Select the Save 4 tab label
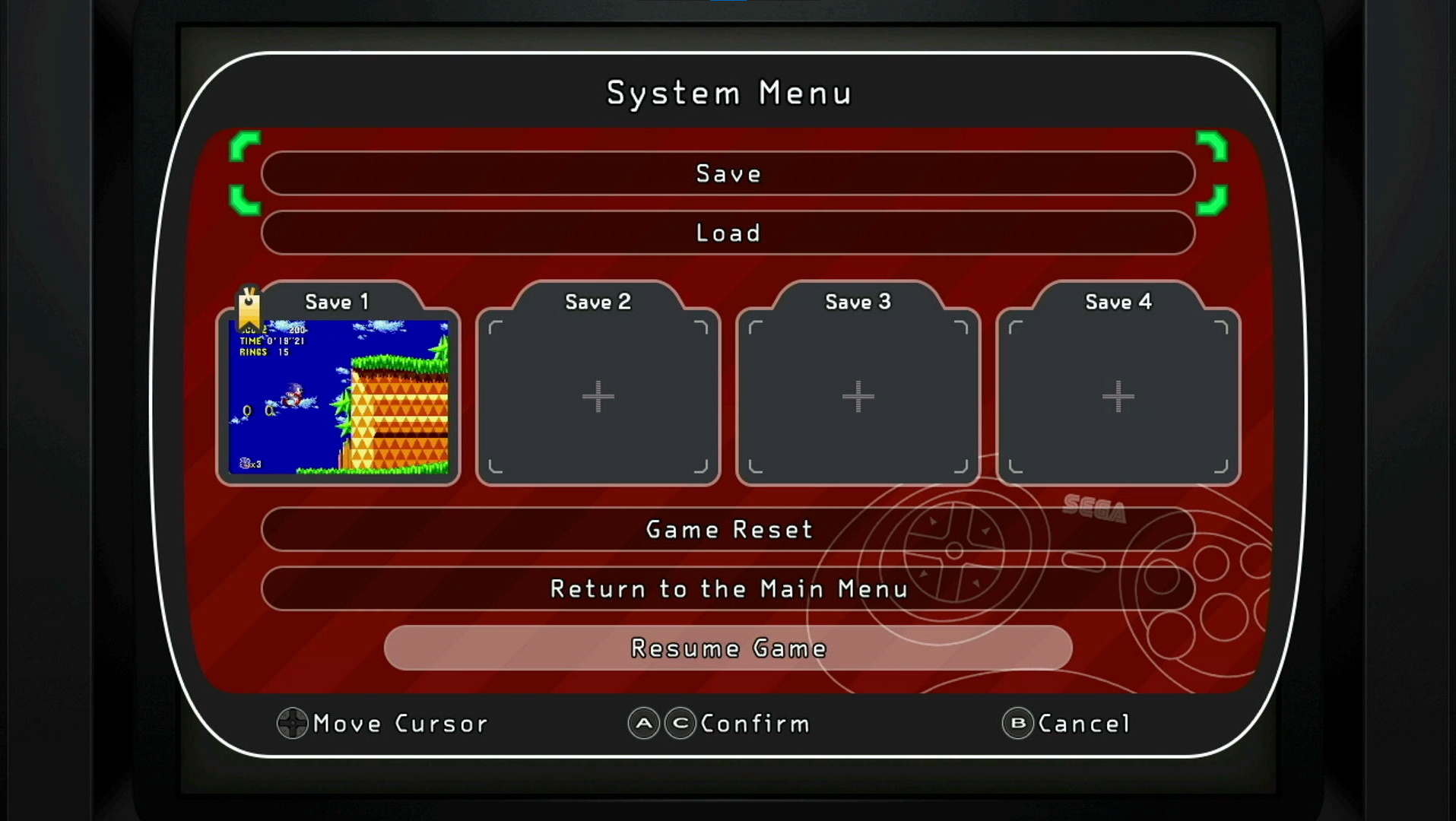This screenshot has height=821, width=1456. pos(1117,302)
